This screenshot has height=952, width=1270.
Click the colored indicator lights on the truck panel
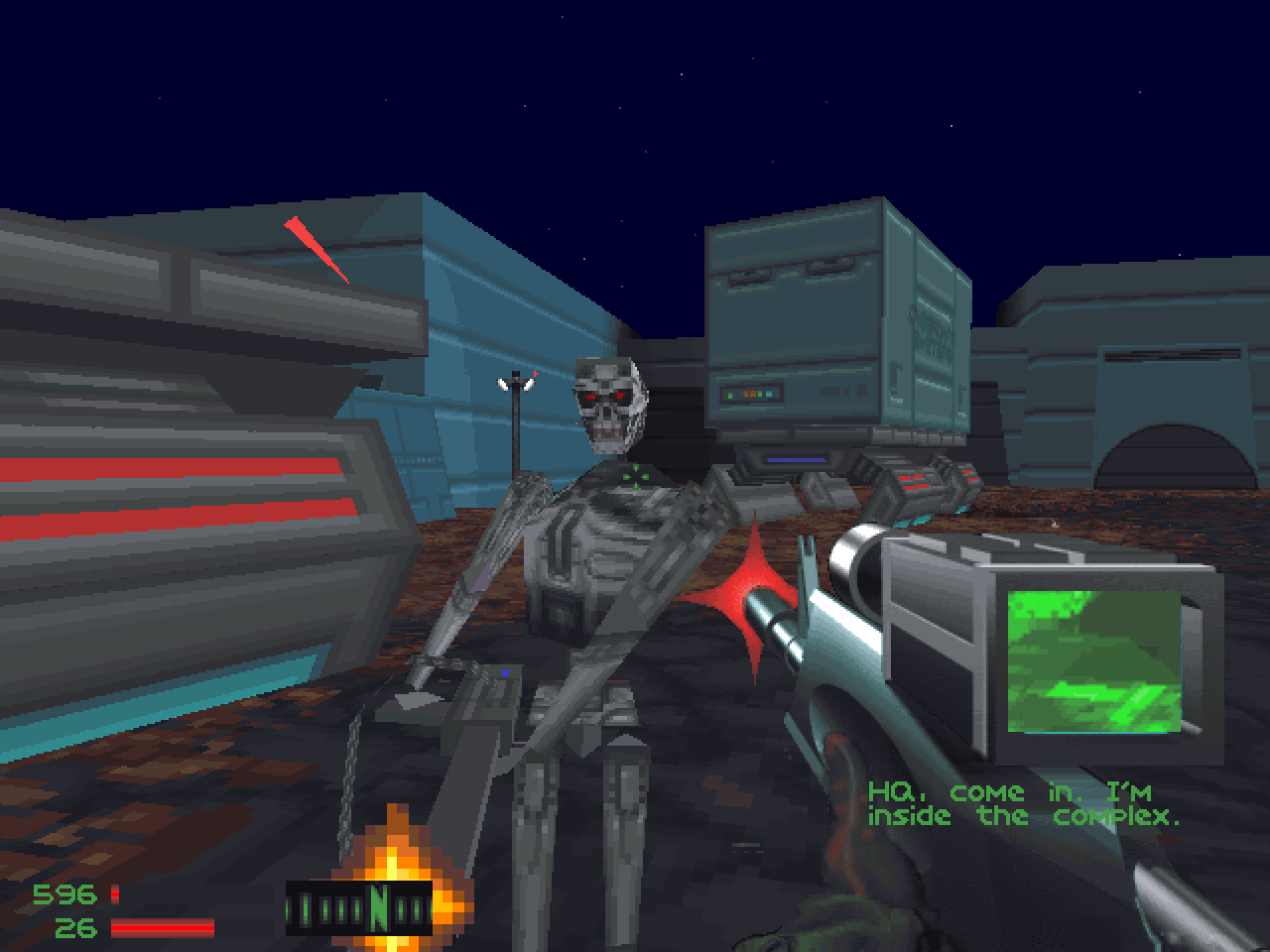751,393
